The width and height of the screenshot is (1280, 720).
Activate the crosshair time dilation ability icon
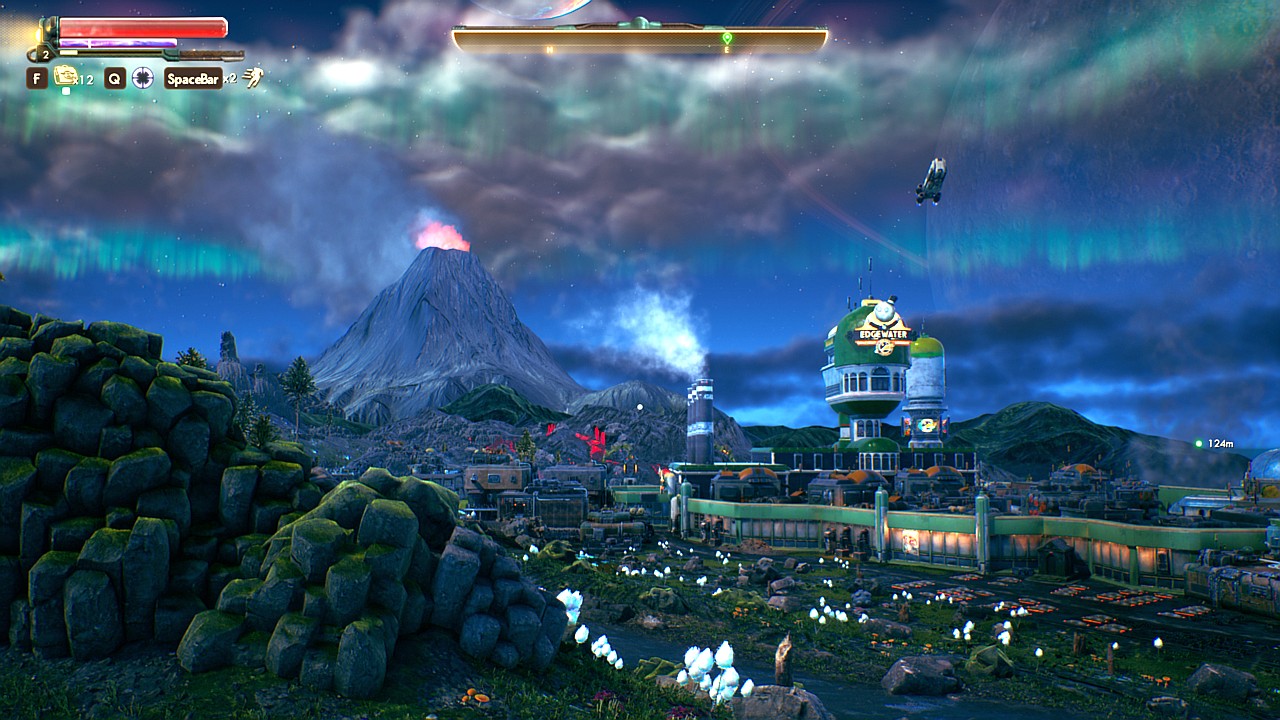[143, 78]
